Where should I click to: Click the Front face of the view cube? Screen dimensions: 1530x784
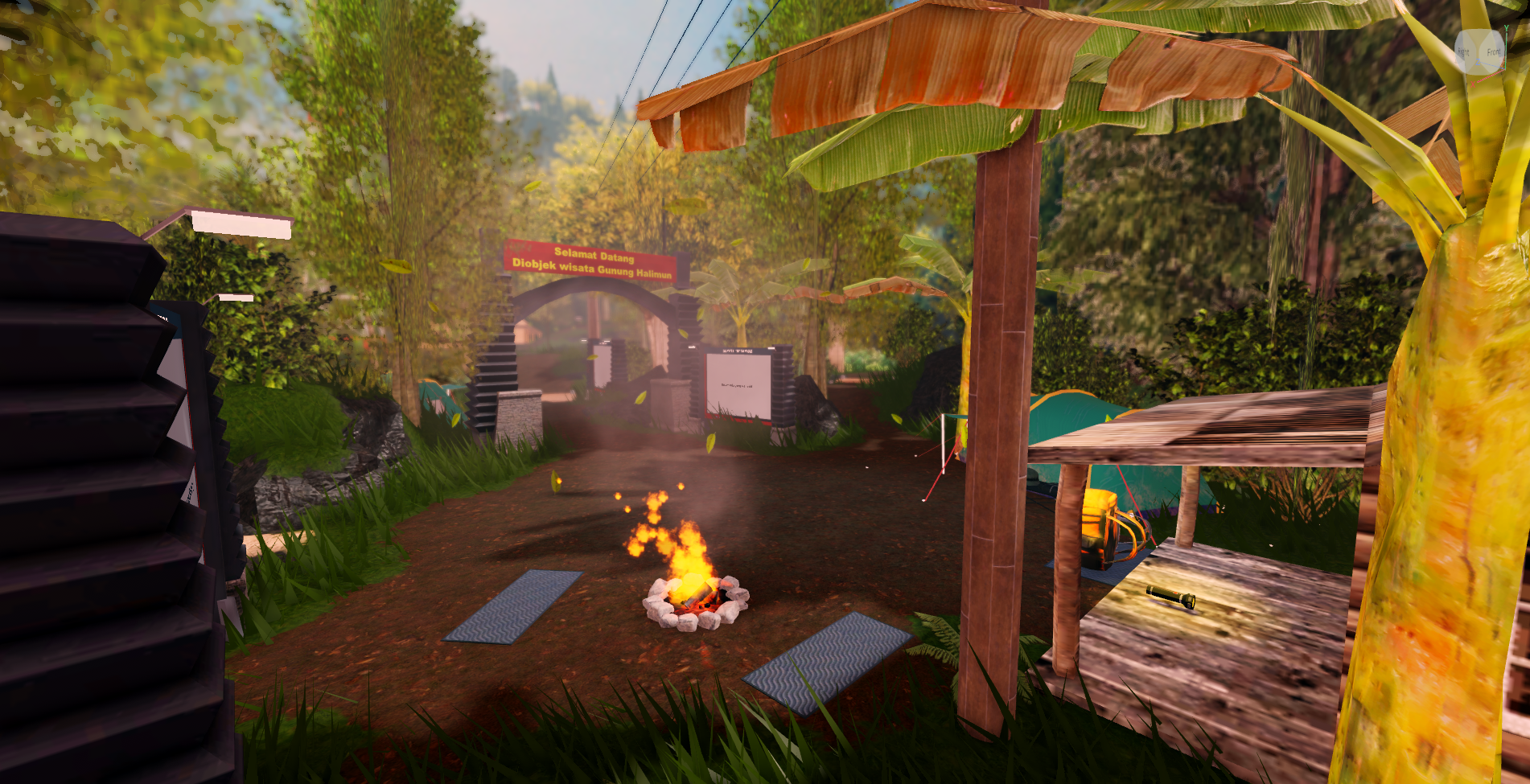1493,52
